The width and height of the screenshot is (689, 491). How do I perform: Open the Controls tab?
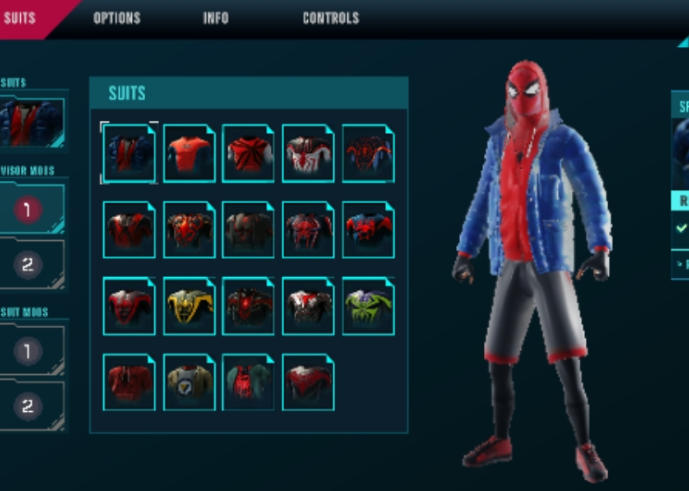pyautogui.click(x=331, y=18)
